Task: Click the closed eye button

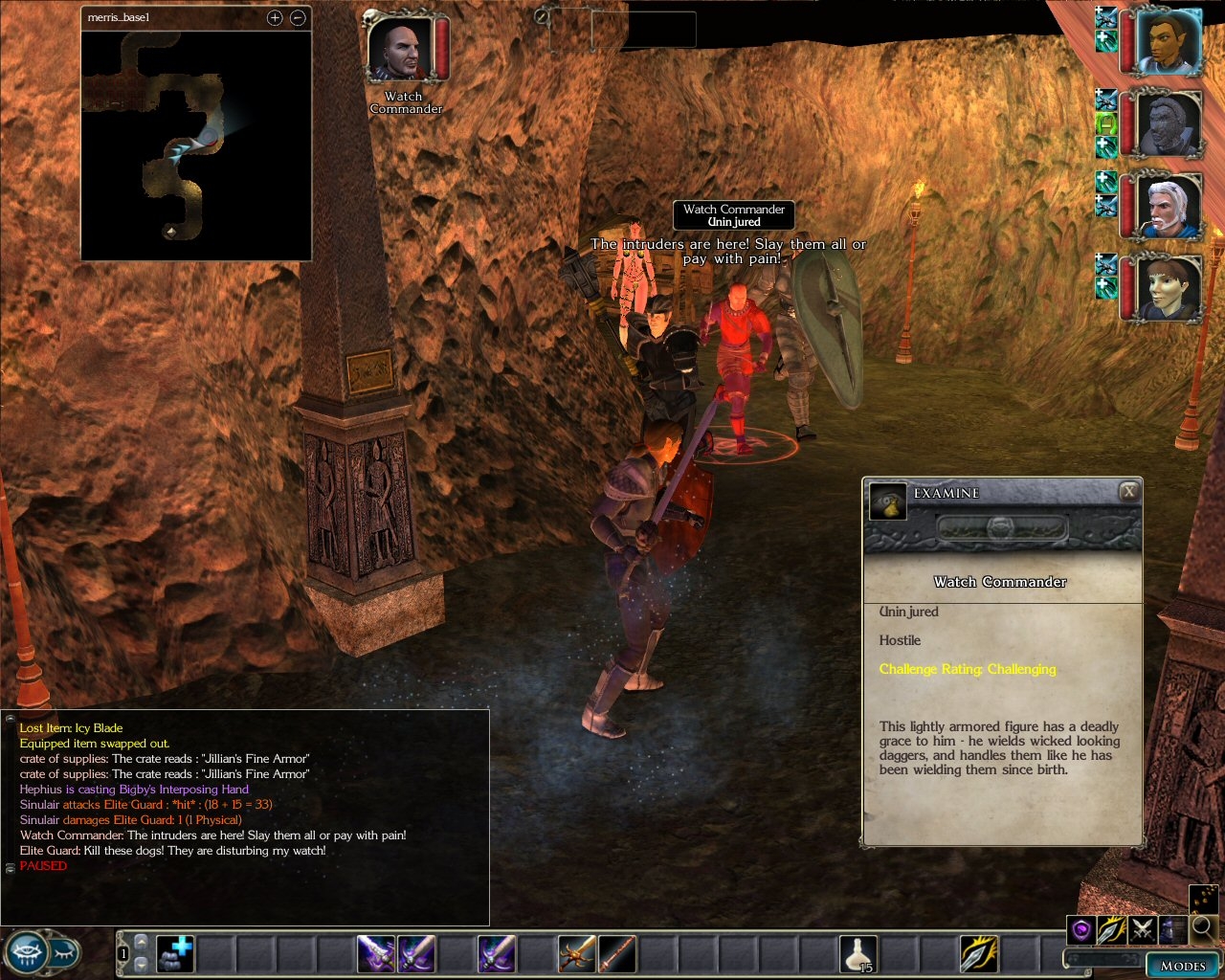Action: [x=64, y=953]
